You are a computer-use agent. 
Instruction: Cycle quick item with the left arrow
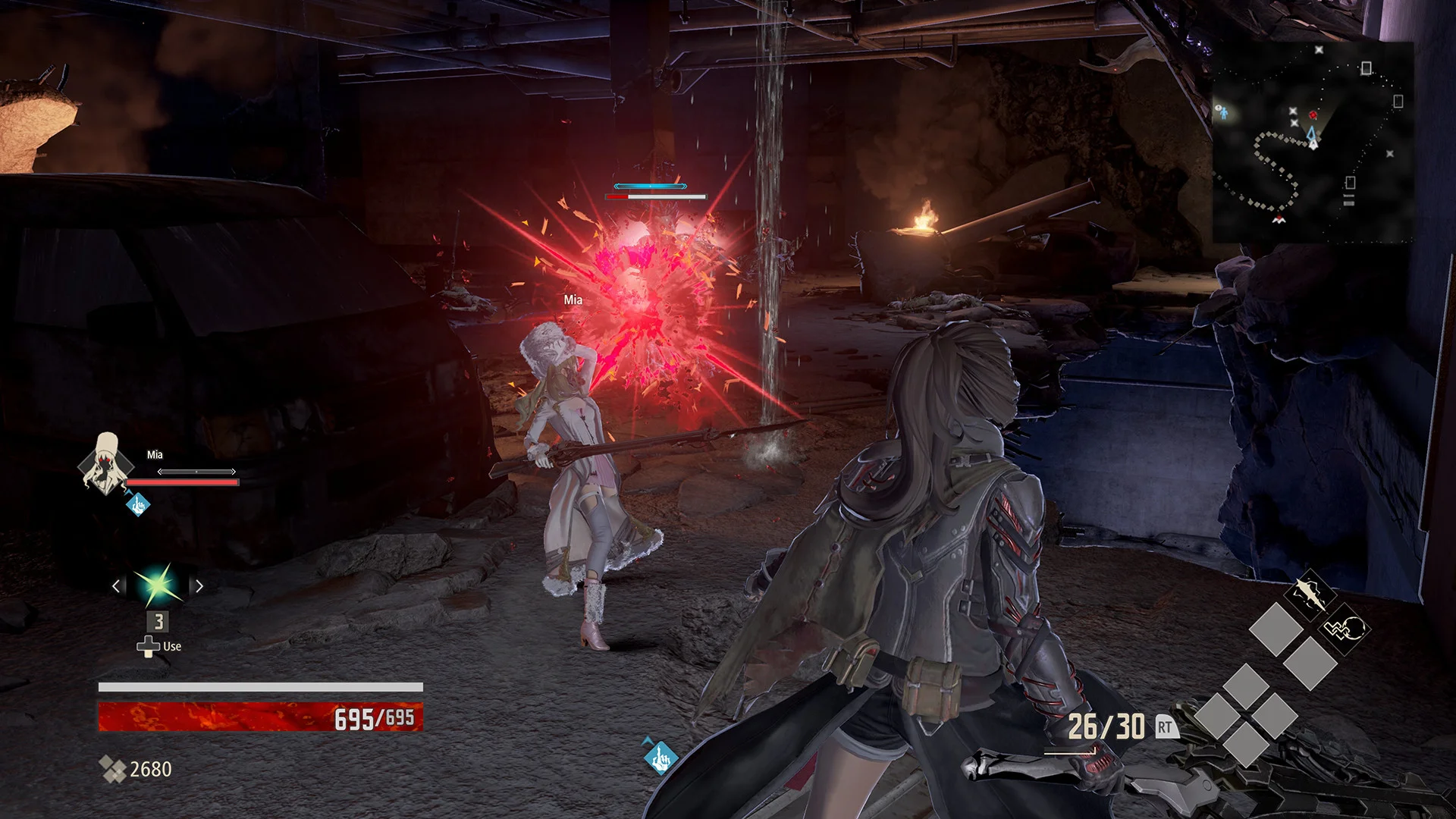point(116,586)
